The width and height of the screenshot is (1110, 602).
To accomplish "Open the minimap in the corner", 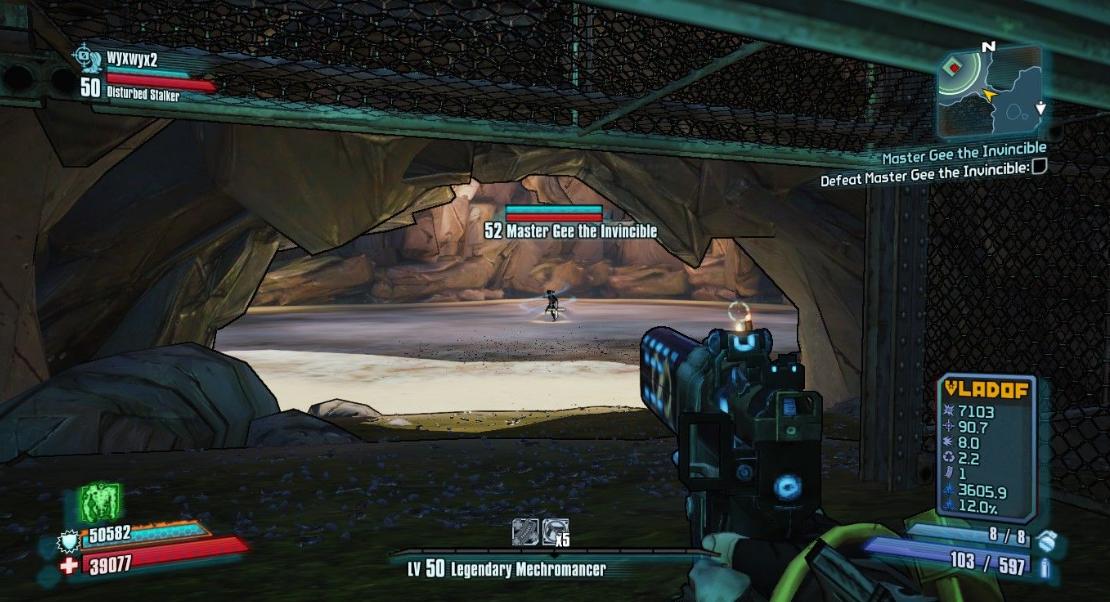I will coord(990,91).
